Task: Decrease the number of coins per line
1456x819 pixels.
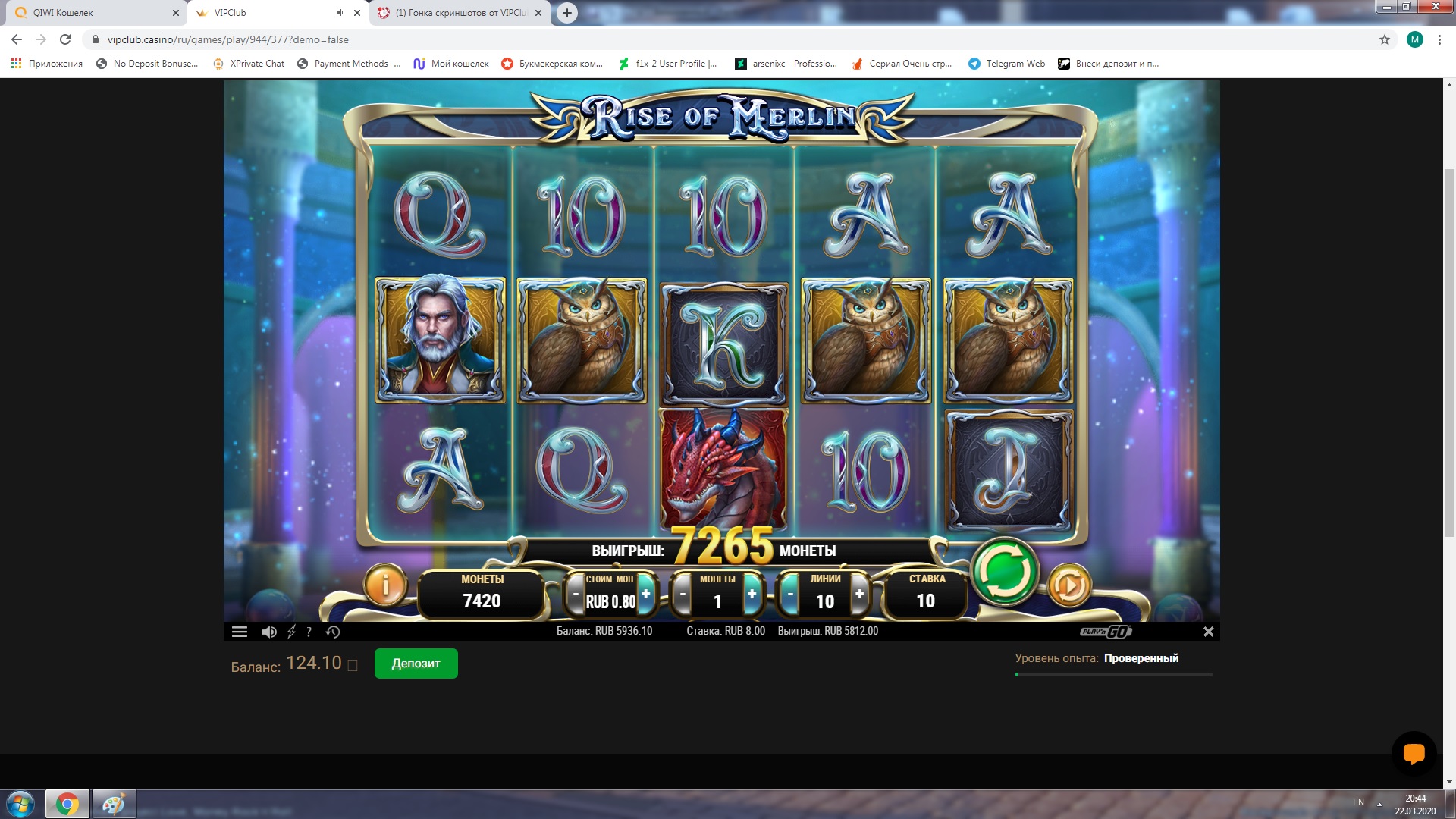Action: tap(682, 595)
